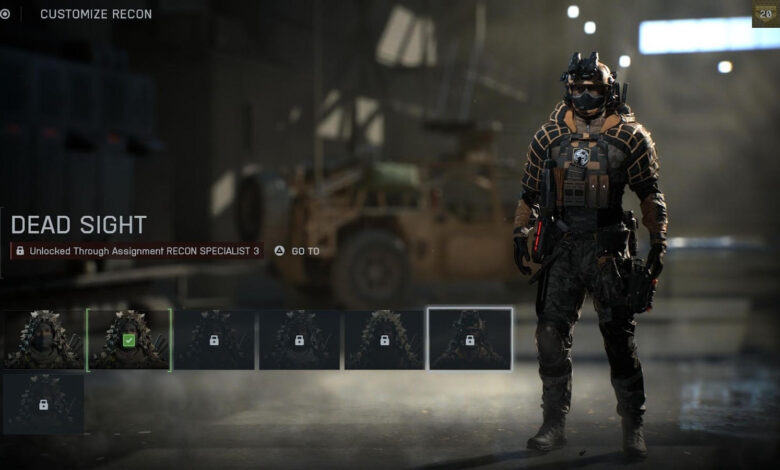Select the equipped skin with green checkmark
Image resolution: width=780 pixels, height=470 pixels.
129,340
